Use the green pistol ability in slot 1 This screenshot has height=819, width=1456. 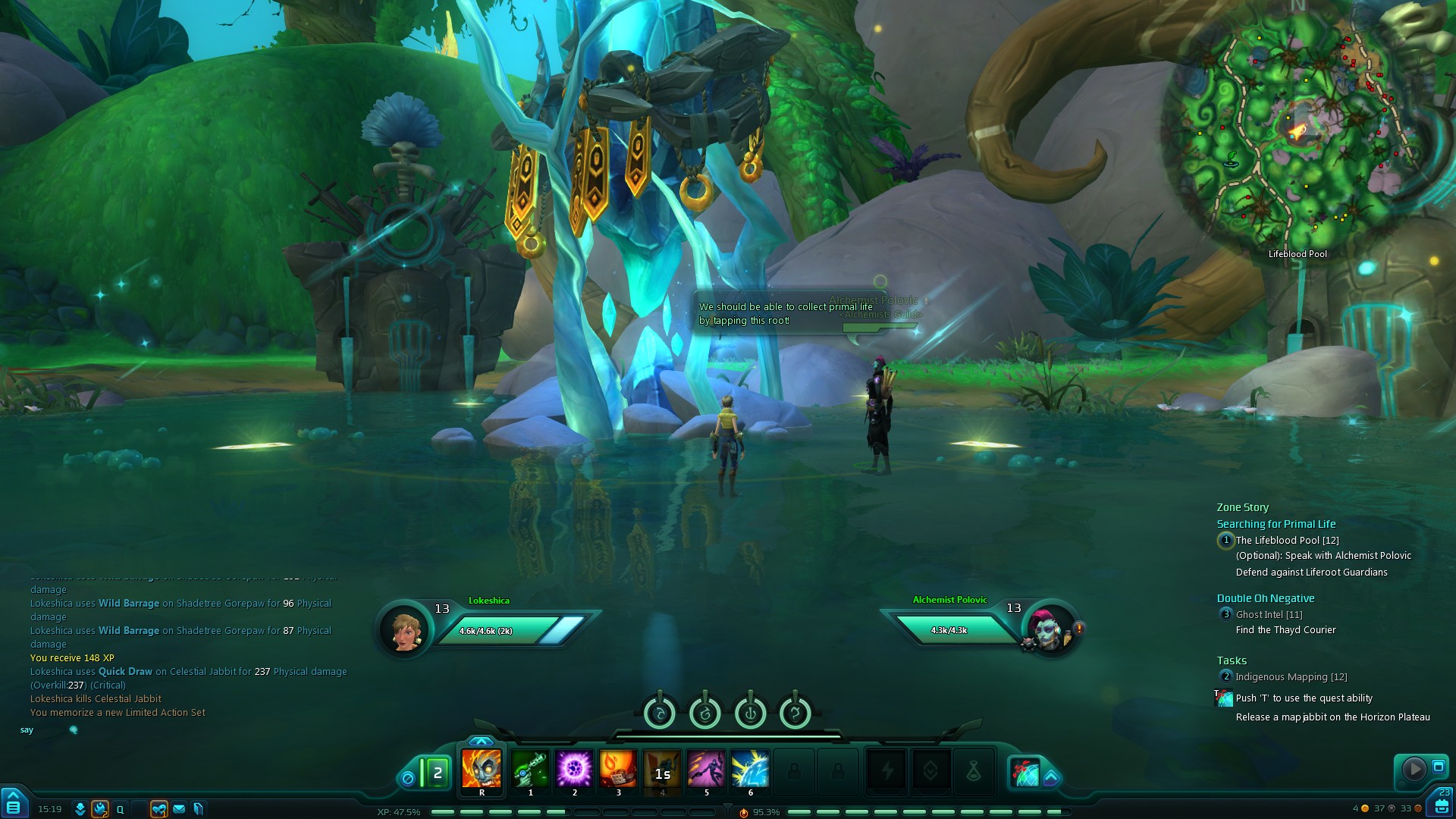point(530,769)
